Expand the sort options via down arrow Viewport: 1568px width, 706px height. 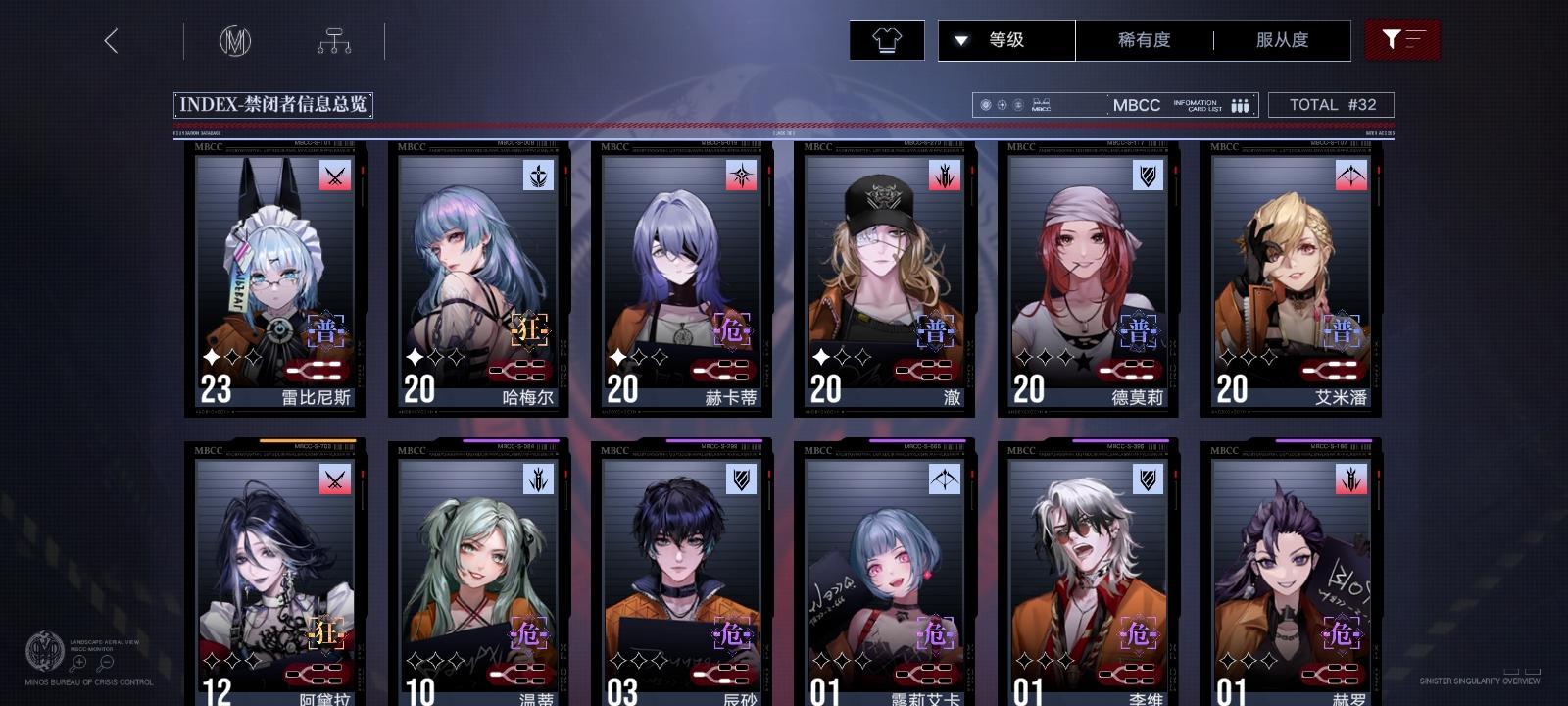(x=962, y=40)
